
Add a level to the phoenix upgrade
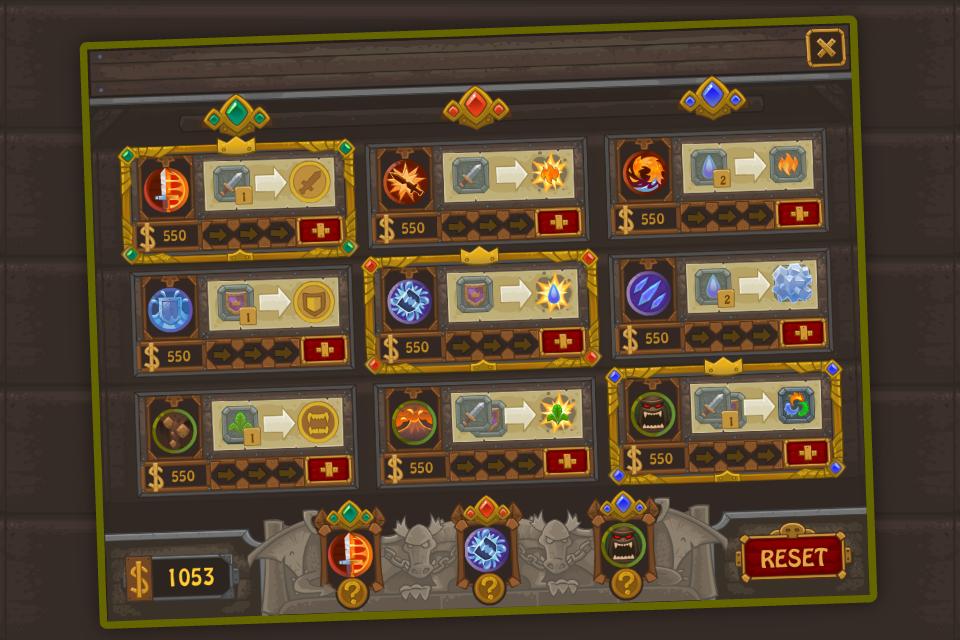point(798,213)
